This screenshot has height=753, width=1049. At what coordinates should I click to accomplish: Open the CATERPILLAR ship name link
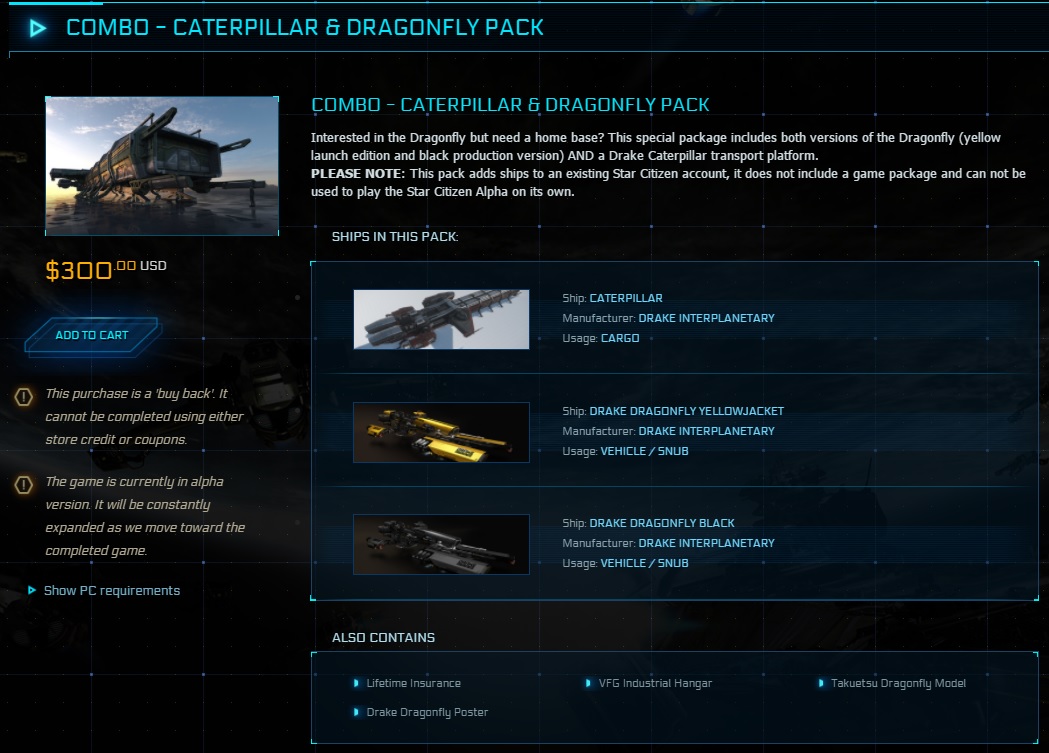626,298
